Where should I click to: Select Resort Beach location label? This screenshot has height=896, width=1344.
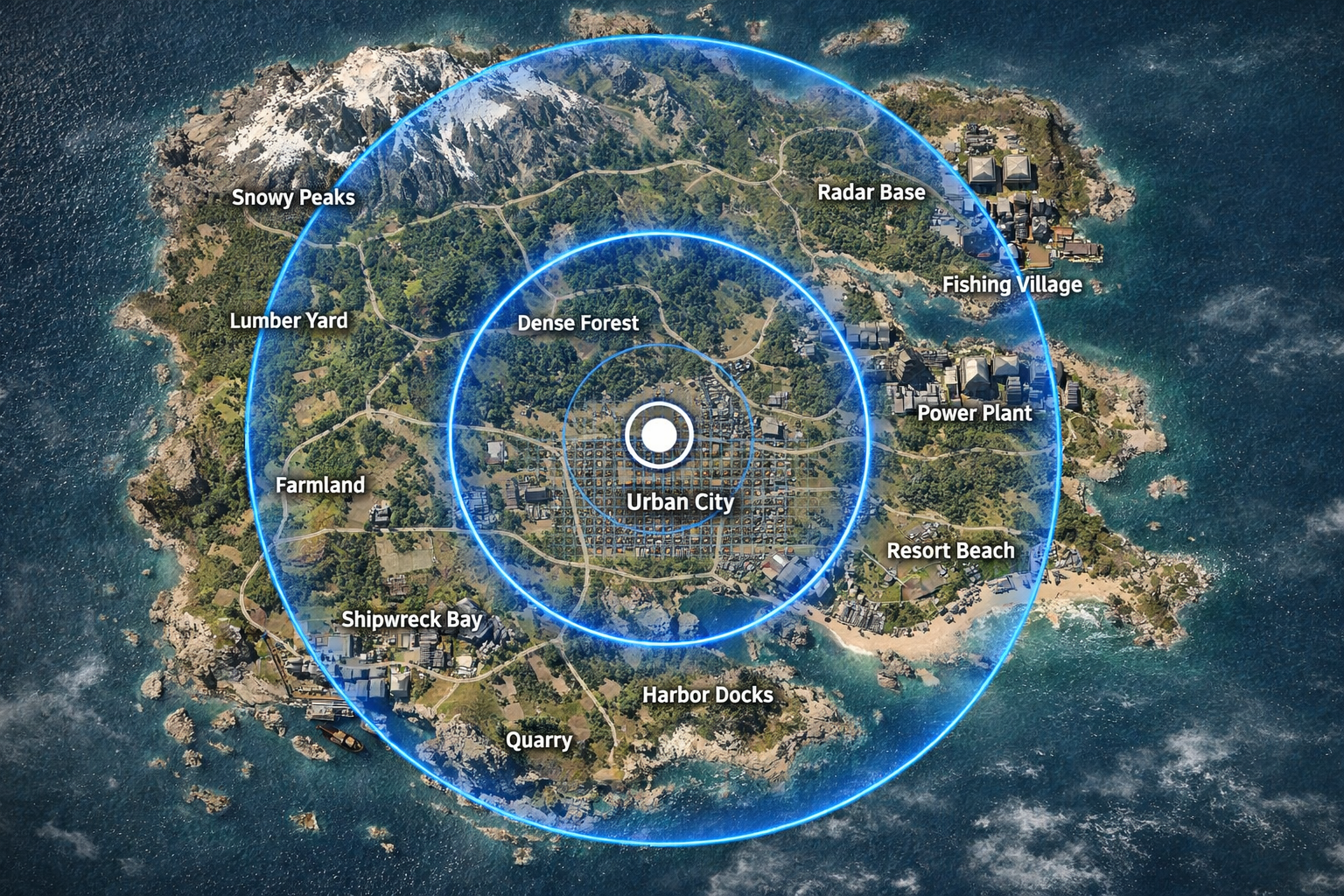coord(950,550)
